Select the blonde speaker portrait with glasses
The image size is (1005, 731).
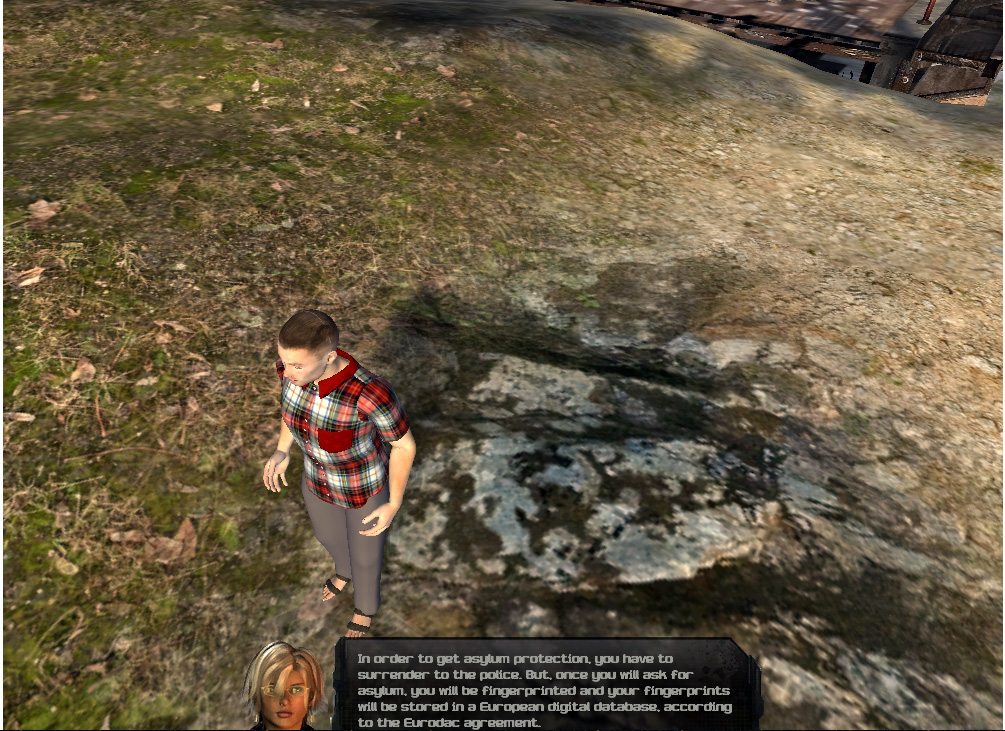pos(285,687)
